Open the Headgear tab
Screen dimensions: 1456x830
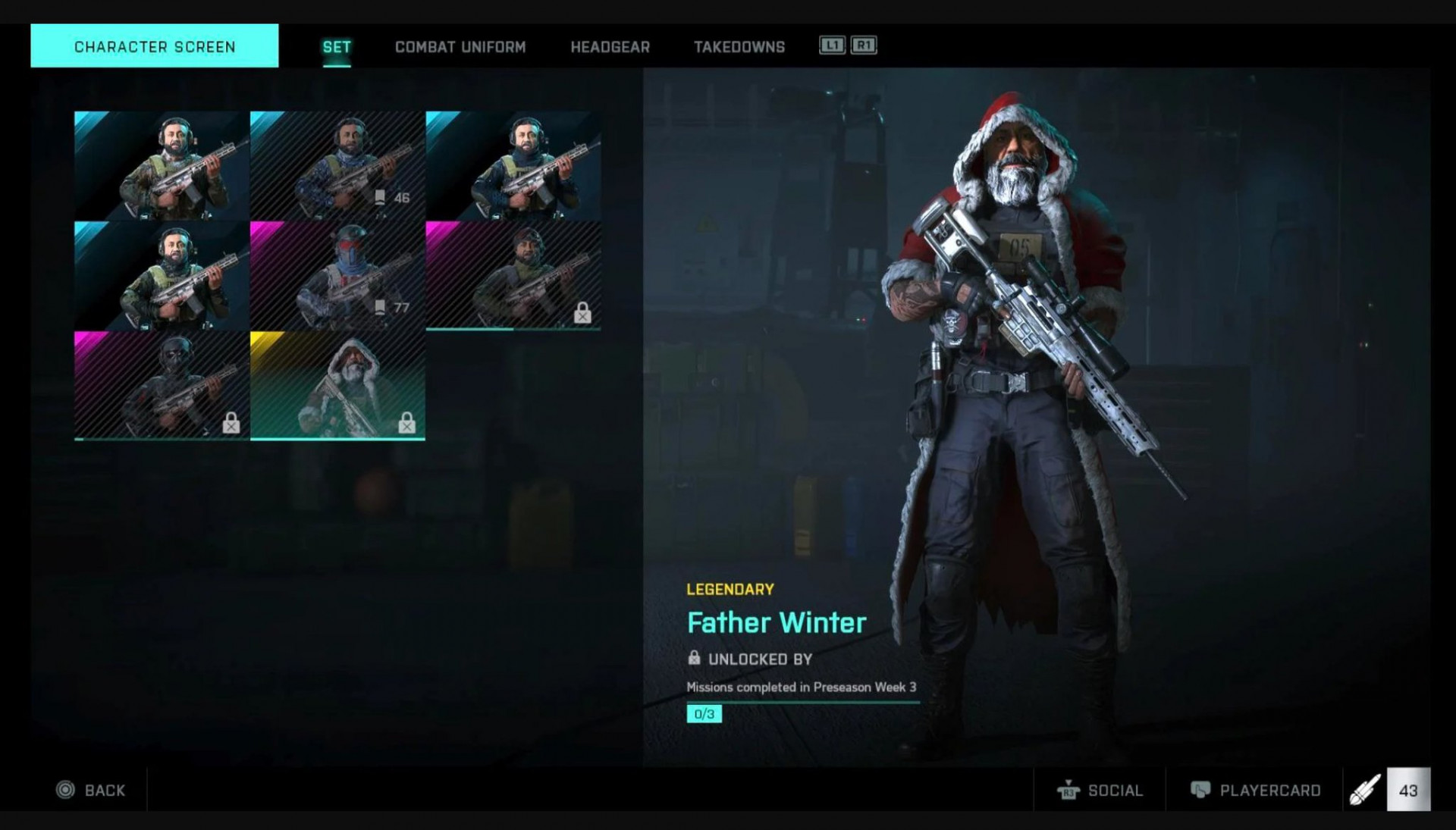pos(610,47)
